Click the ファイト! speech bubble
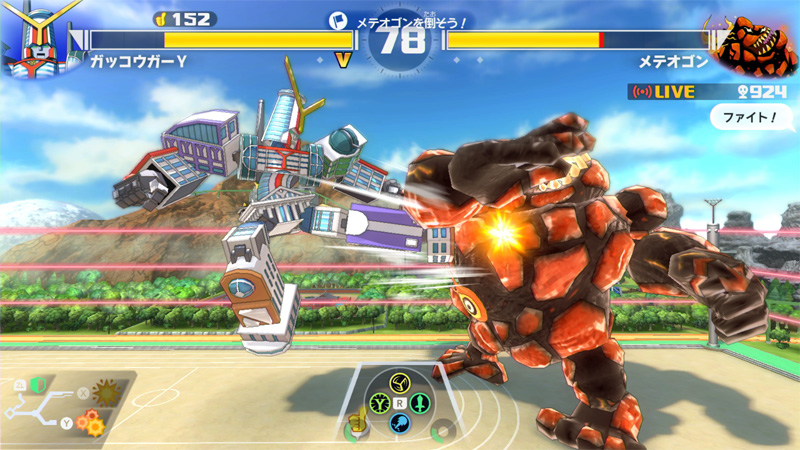This screenshot has height=450, width=800. (746, 118)
